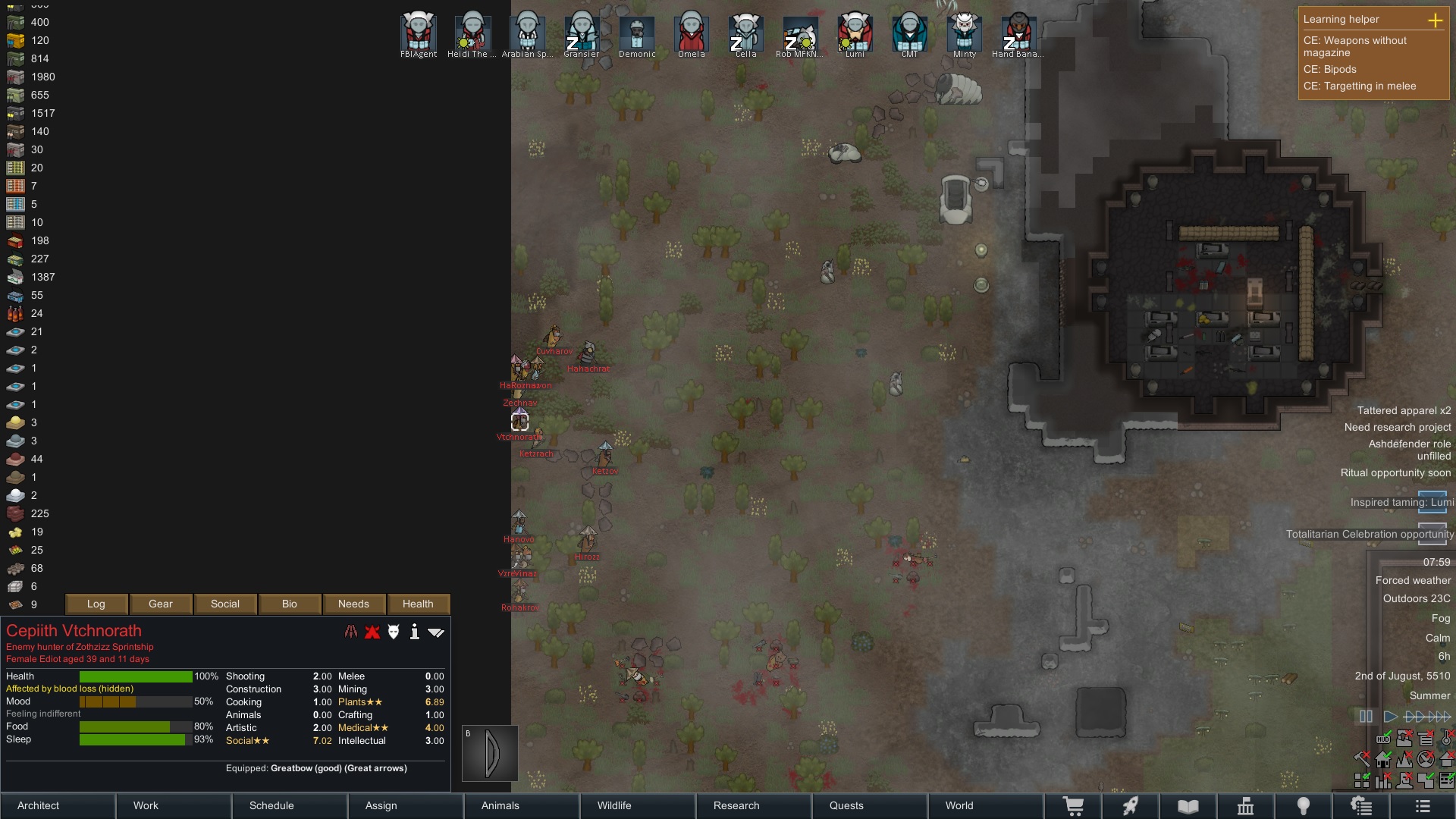Click the Tattered apparel x2 alert
This screenshot has width=1456, height=819.
(x=1404, y=410)
